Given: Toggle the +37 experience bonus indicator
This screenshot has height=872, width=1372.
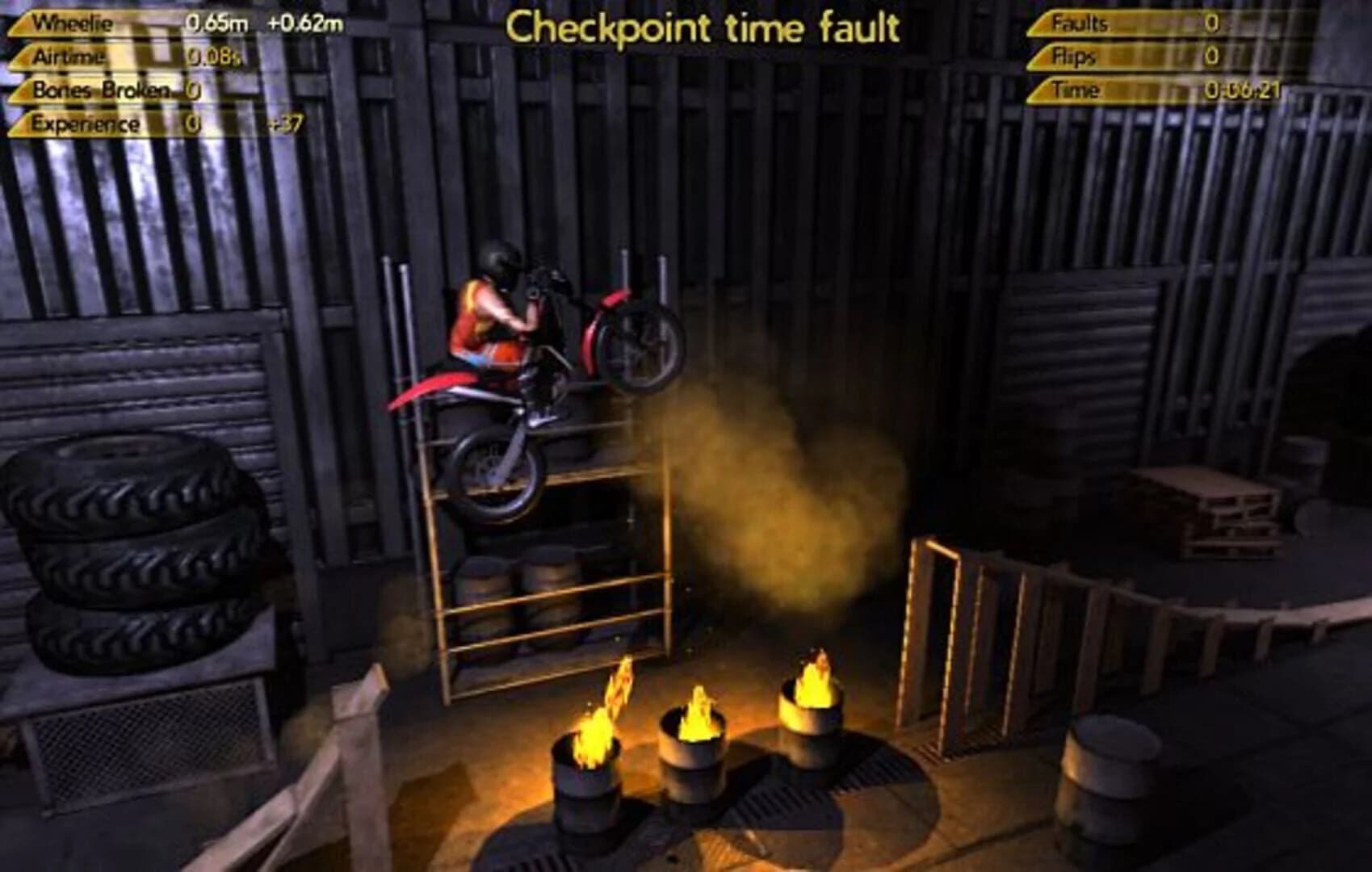Looking at the screenshot, I should pyautogui.click(x=287, y=124).
